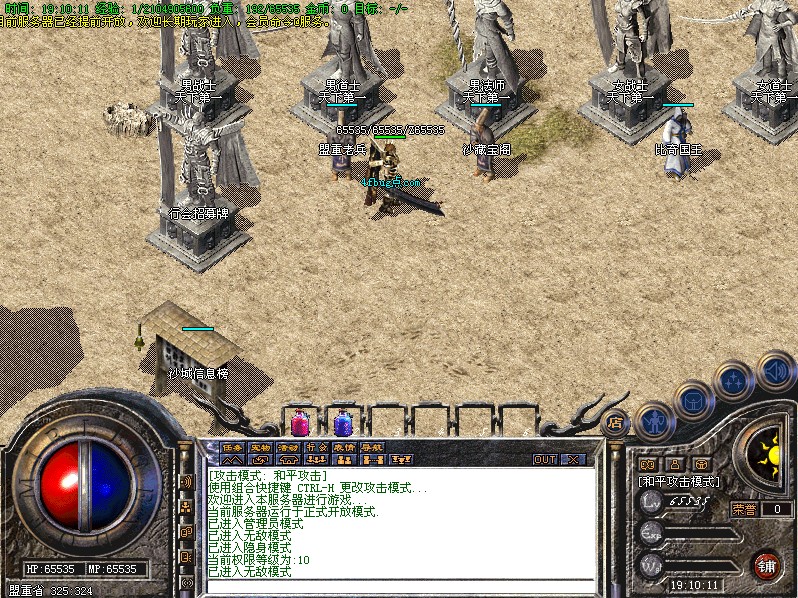Open the 铺 stall button
The width and height of the screenshot is (798, 598).
[767, 564]
